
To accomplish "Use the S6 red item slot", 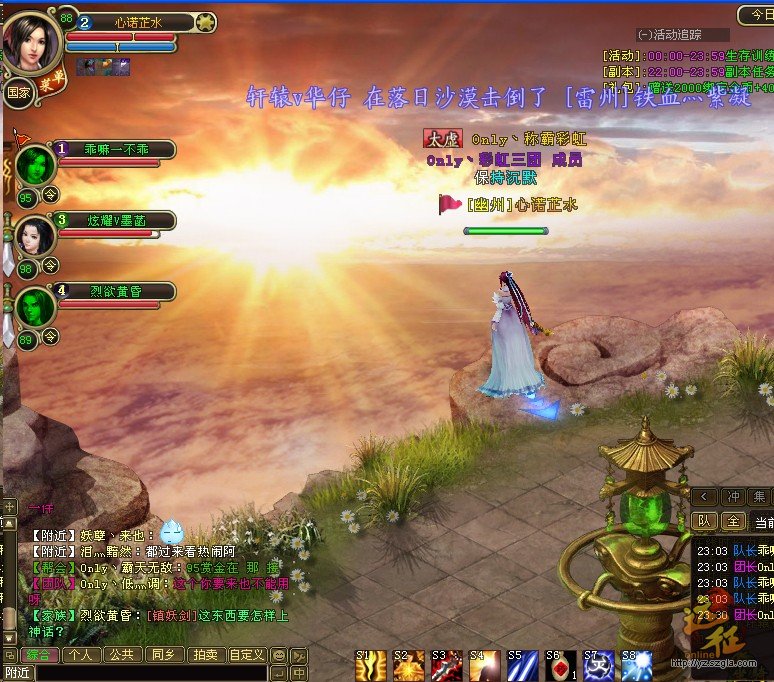I will [560, 666].
